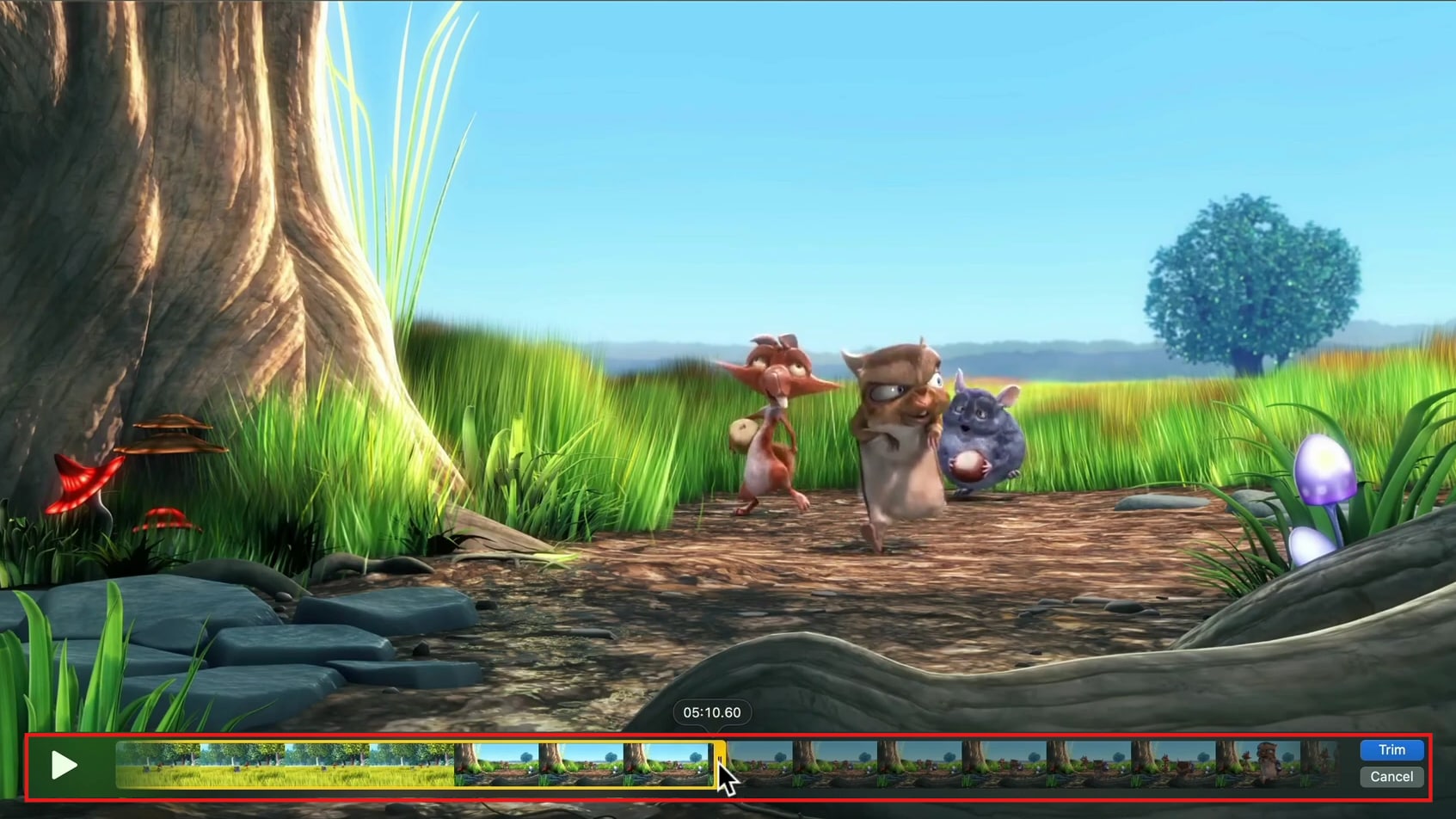The image size is (1456, 819).
Task: Click the yellow left trim handle
Action: [119, 765]
